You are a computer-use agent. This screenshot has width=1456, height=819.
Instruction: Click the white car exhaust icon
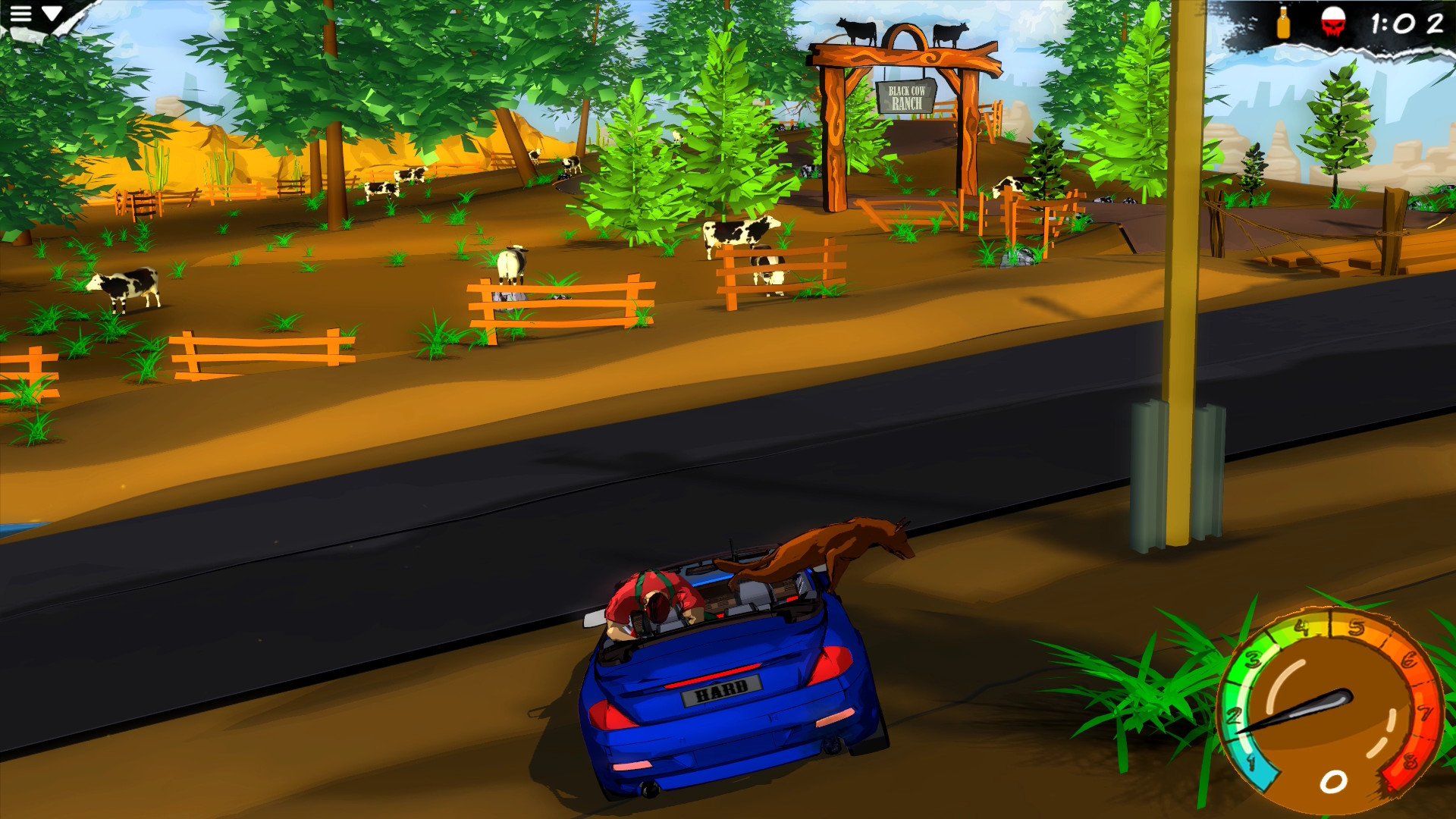pyautogui.click(x=647, y=791)
